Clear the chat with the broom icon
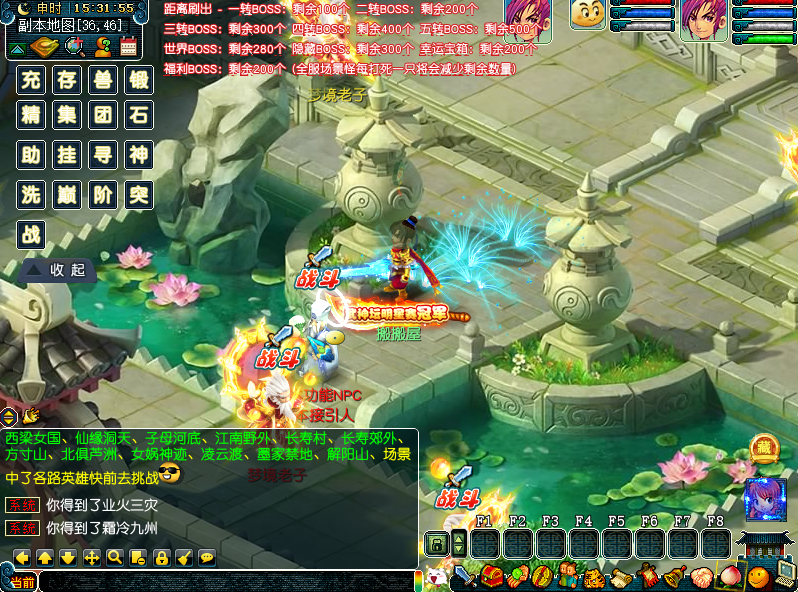 pos(184,557)
